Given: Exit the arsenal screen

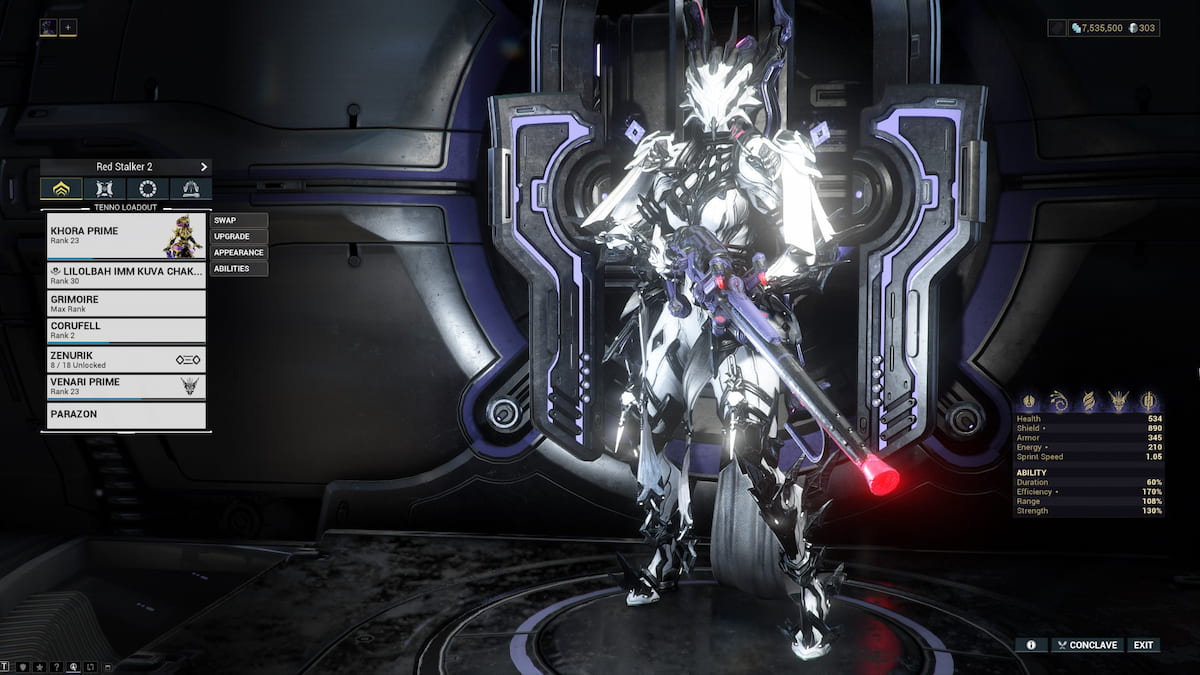Looking at the screenshot, I should click(x=1143, y=645).
